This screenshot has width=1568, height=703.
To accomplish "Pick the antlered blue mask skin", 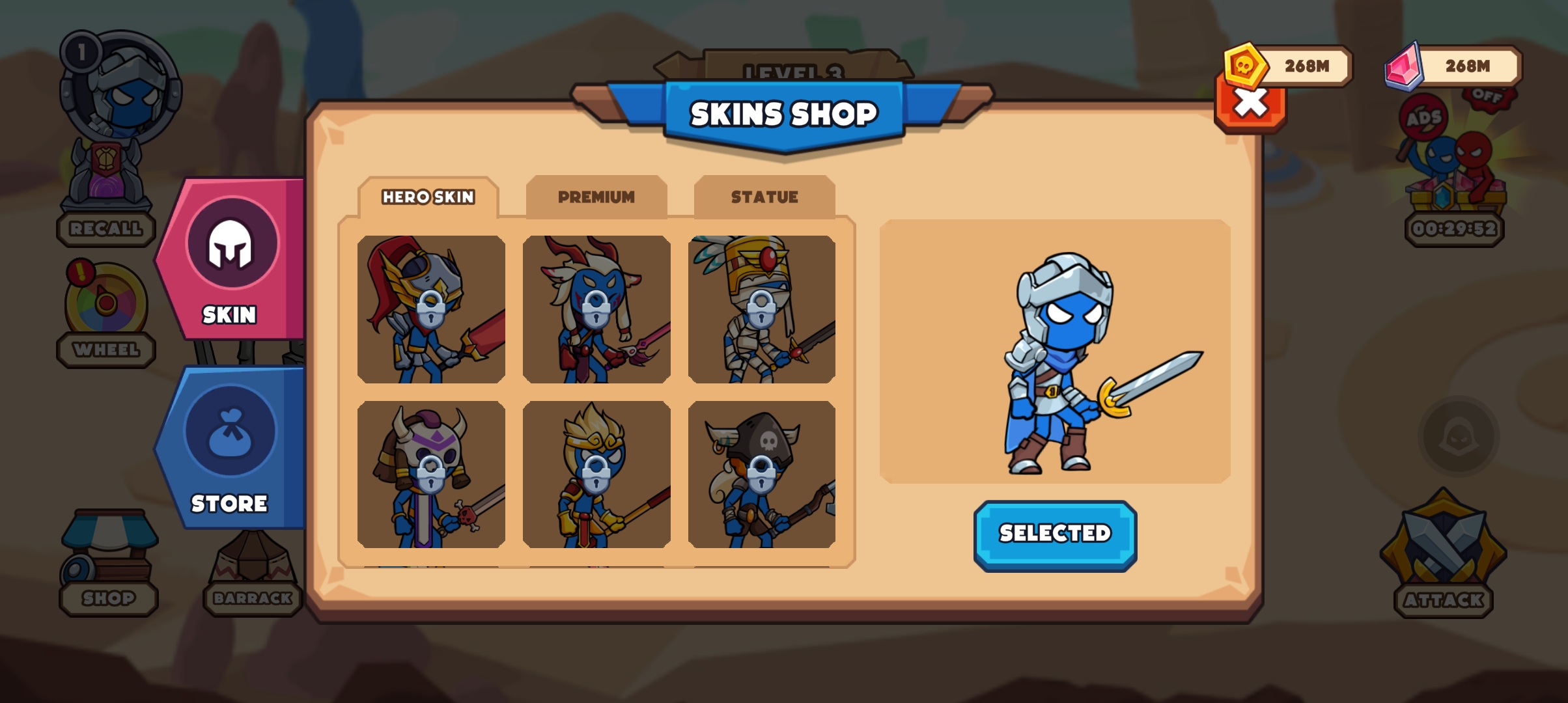I will coord(596,309).
